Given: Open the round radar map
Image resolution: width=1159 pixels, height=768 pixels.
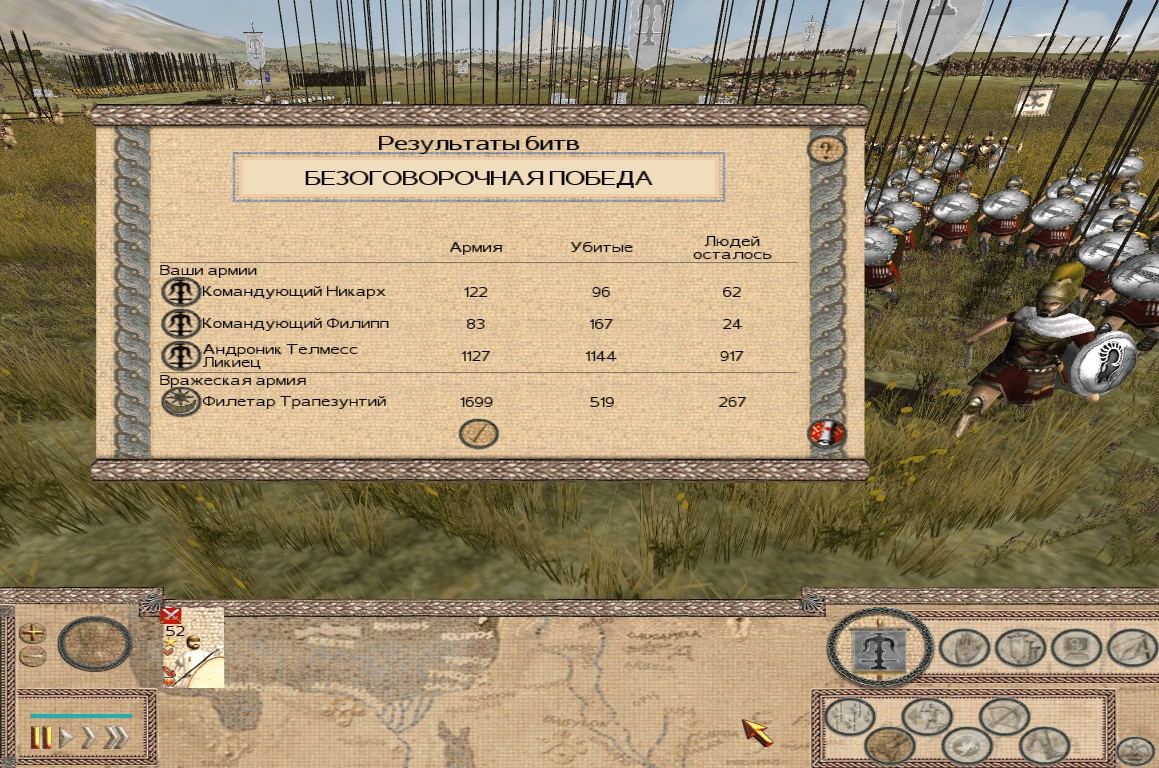Looking at the screenshot, I should (95, 644).
